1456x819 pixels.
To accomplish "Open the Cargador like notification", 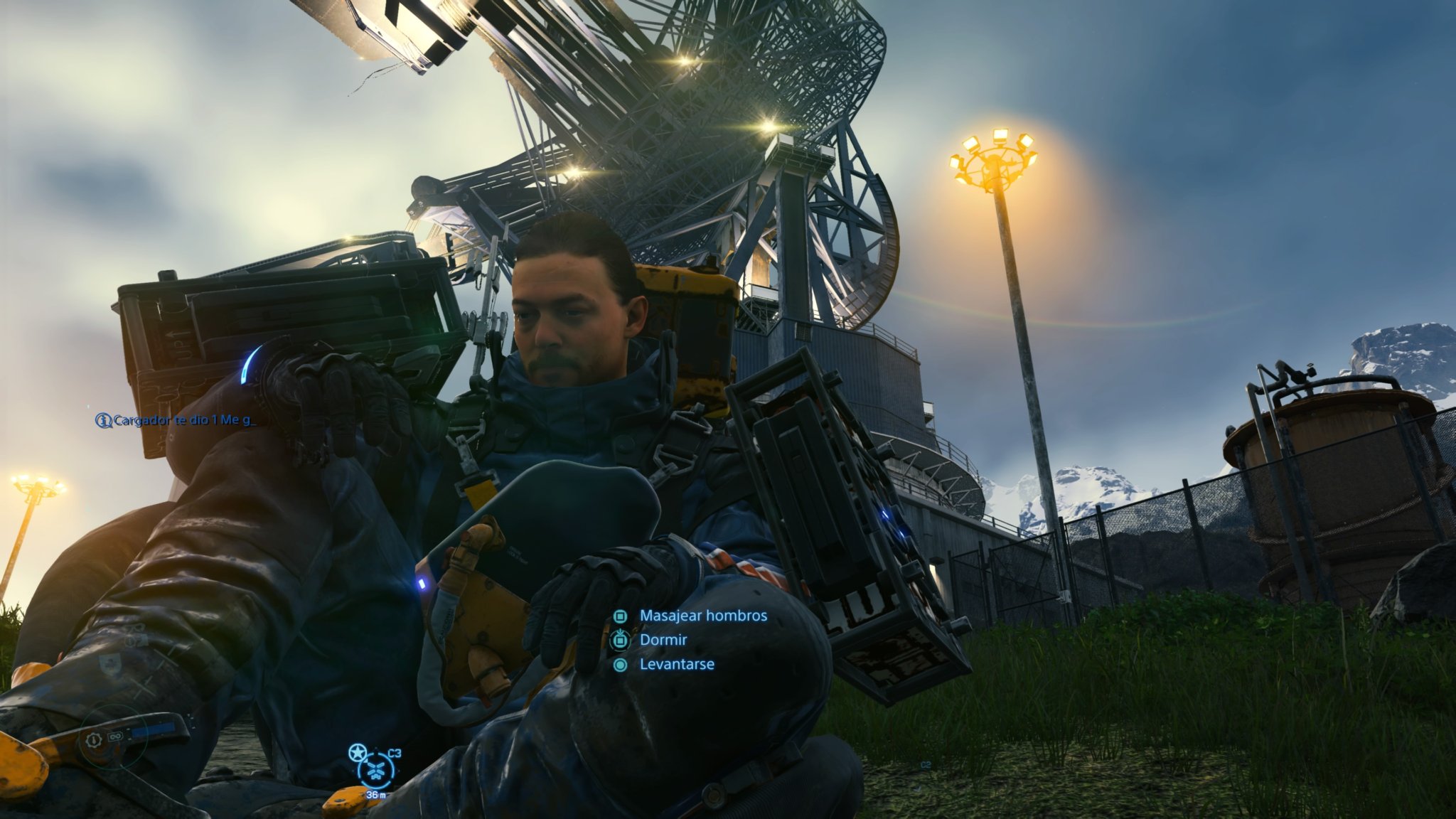I will [x=176, y=420].
